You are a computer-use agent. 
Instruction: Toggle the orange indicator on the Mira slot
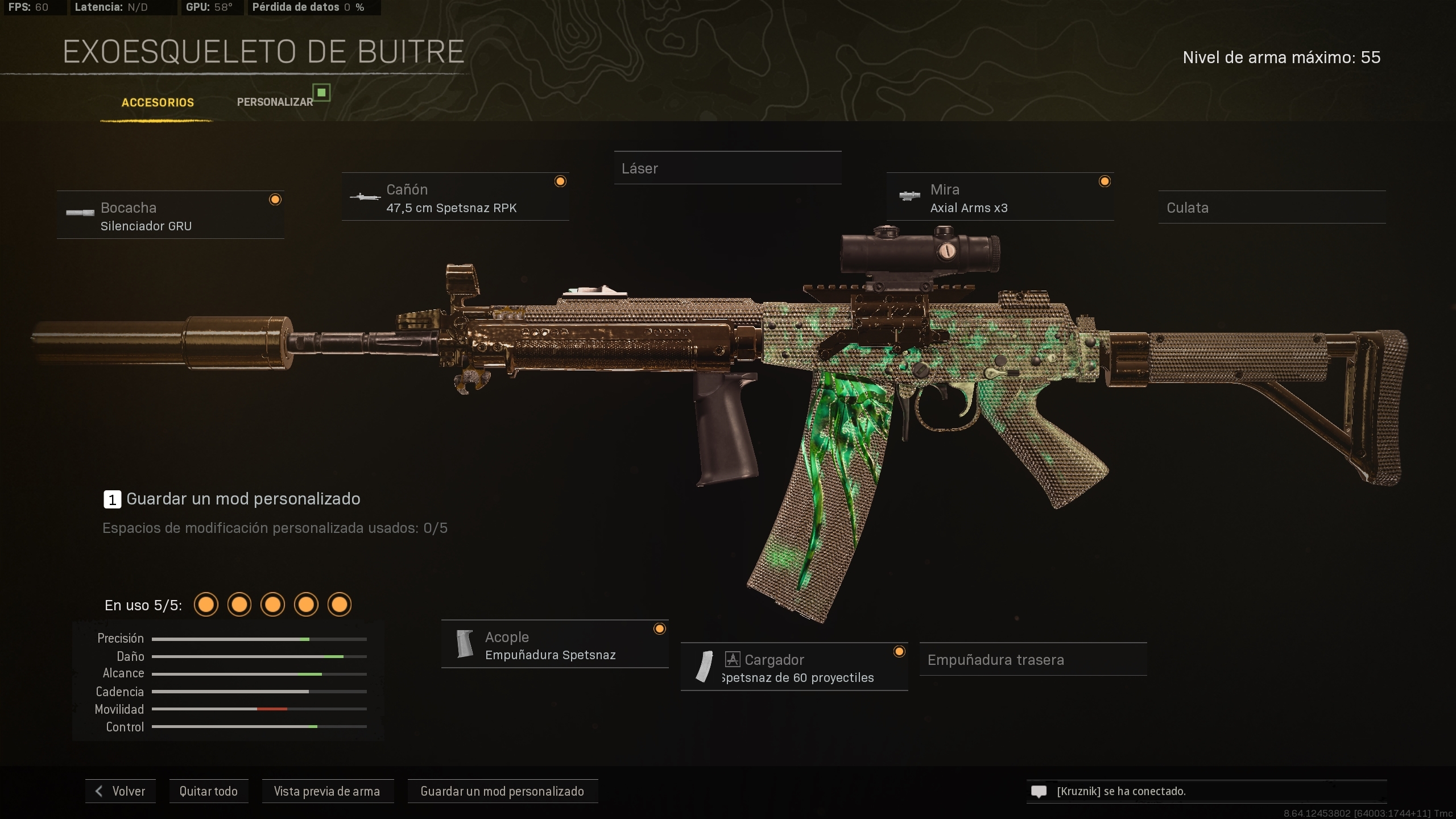(1105, 181)
